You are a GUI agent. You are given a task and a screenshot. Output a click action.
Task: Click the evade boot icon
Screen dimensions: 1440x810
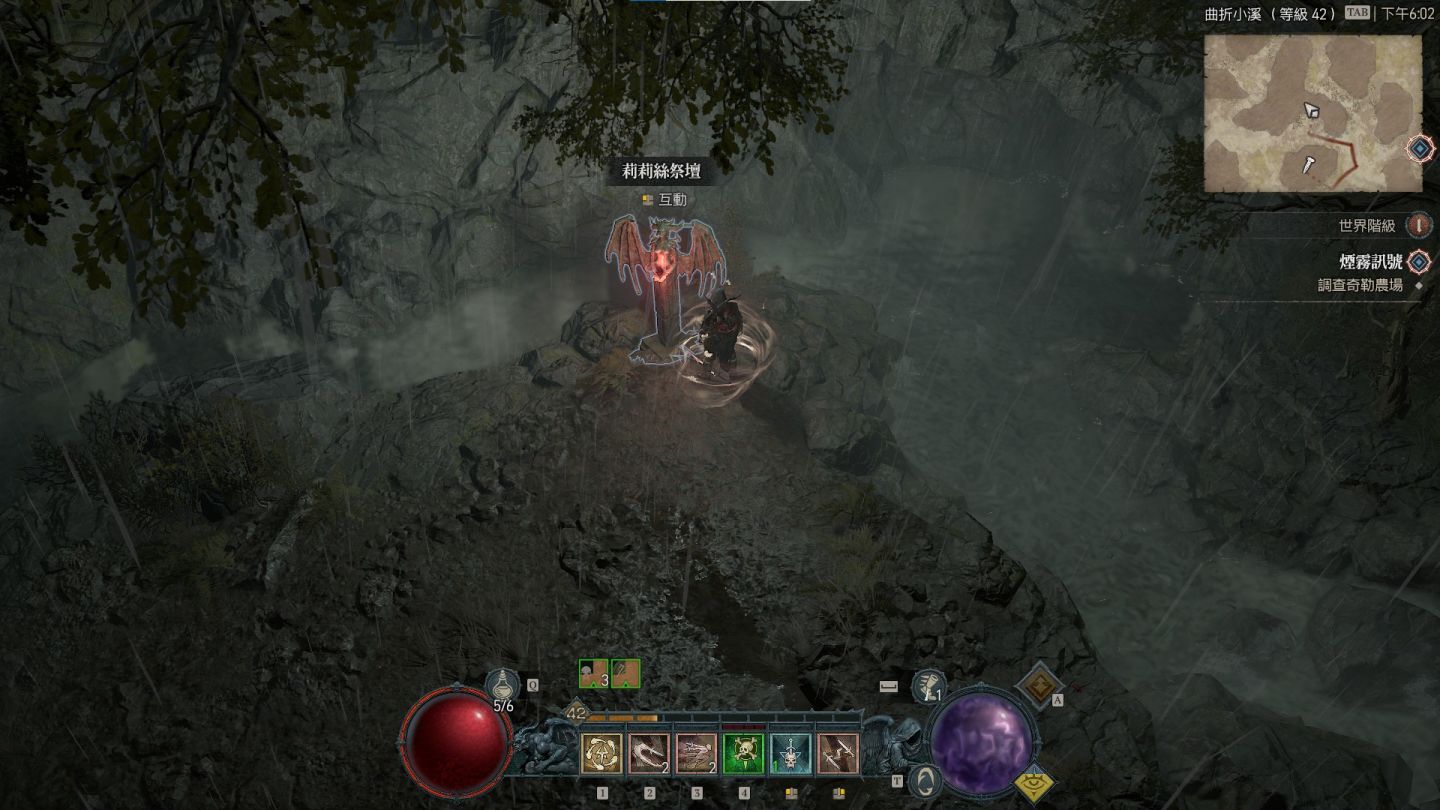[x=929, y=686]
